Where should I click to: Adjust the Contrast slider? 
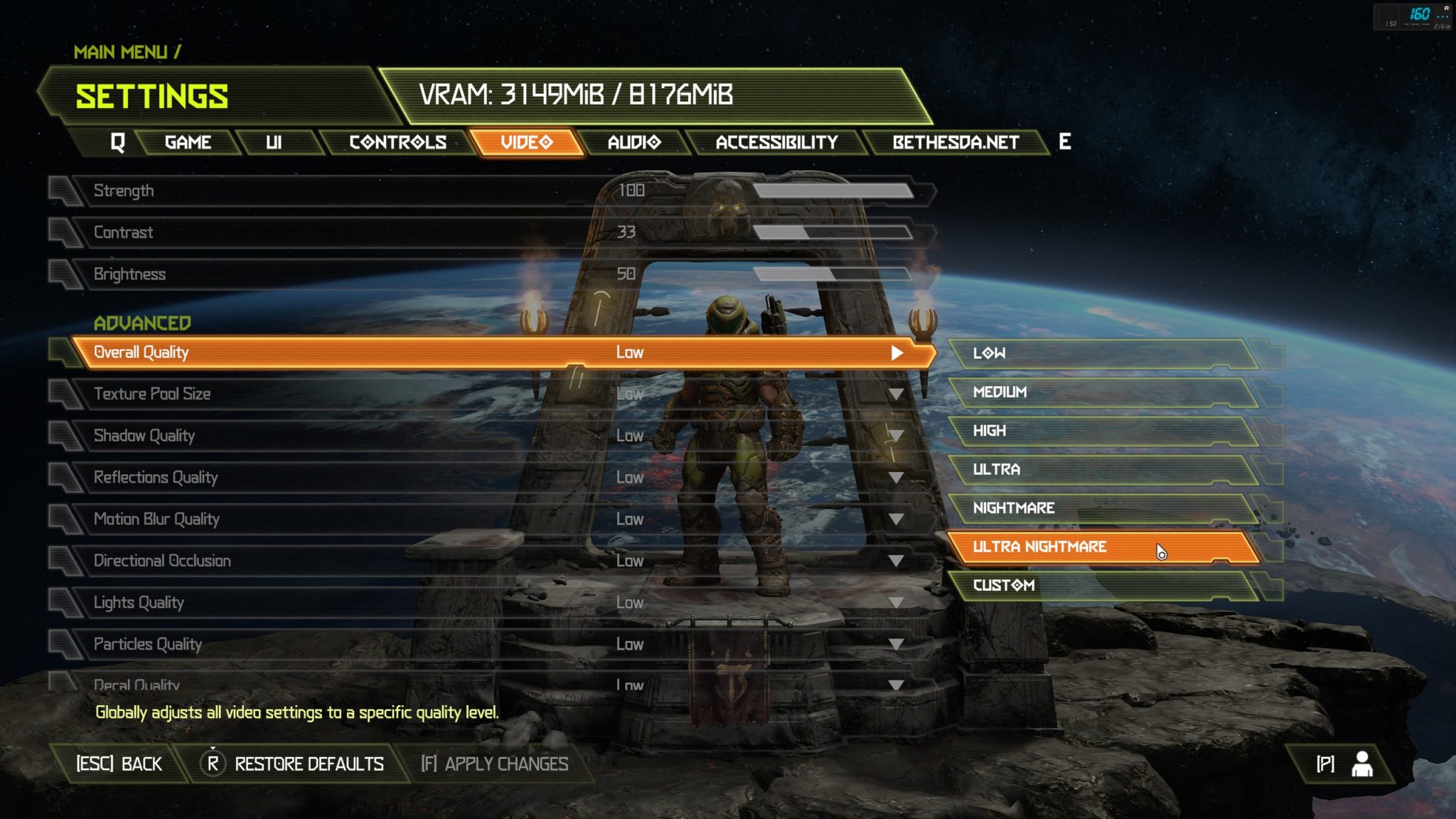(x=832, y=232)
